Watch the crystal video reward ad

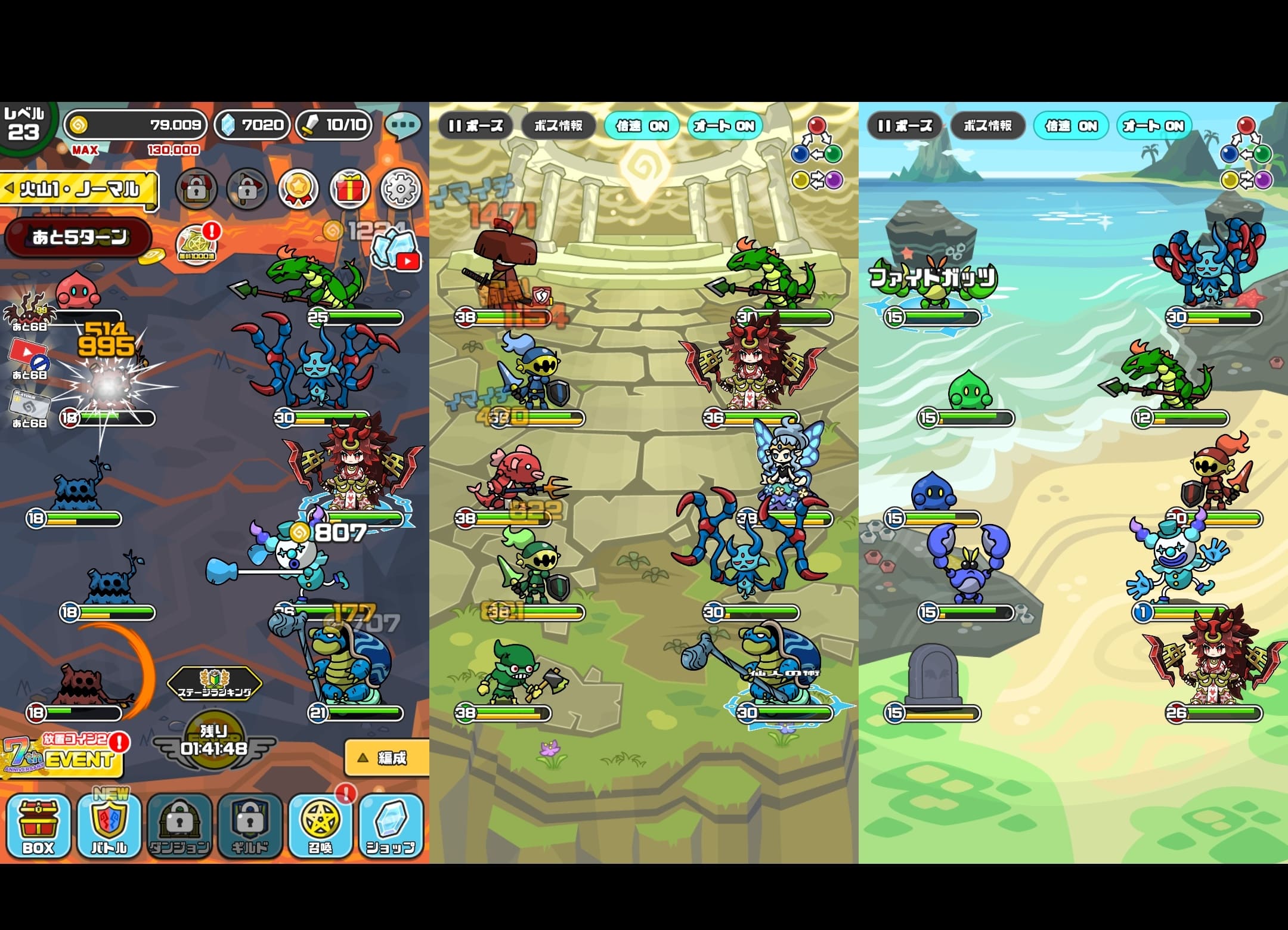tap(396, 249)
